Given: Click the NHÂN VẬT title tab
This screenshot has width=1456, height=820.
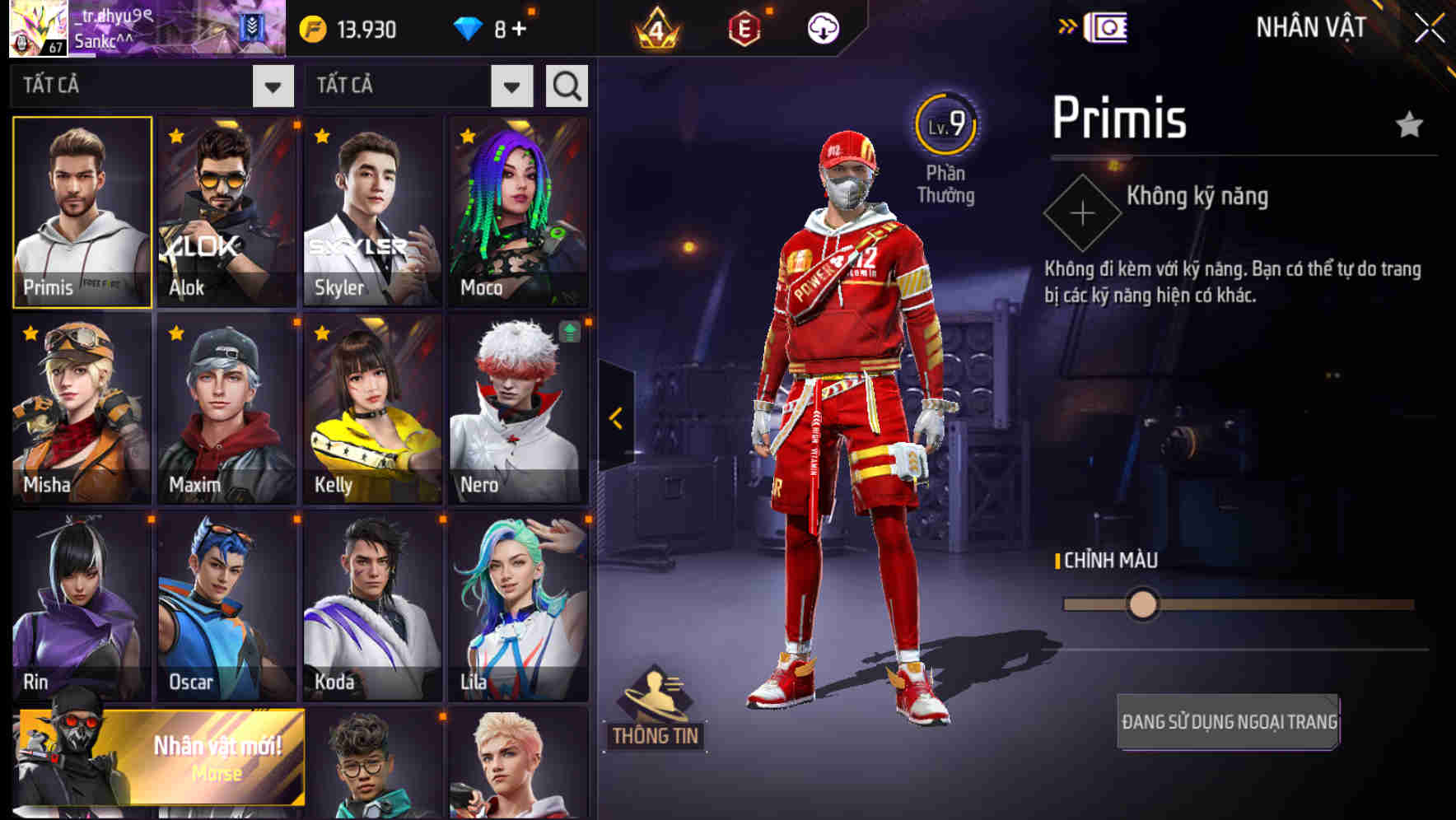Looking at the screenshot, I should point(1309,26).
